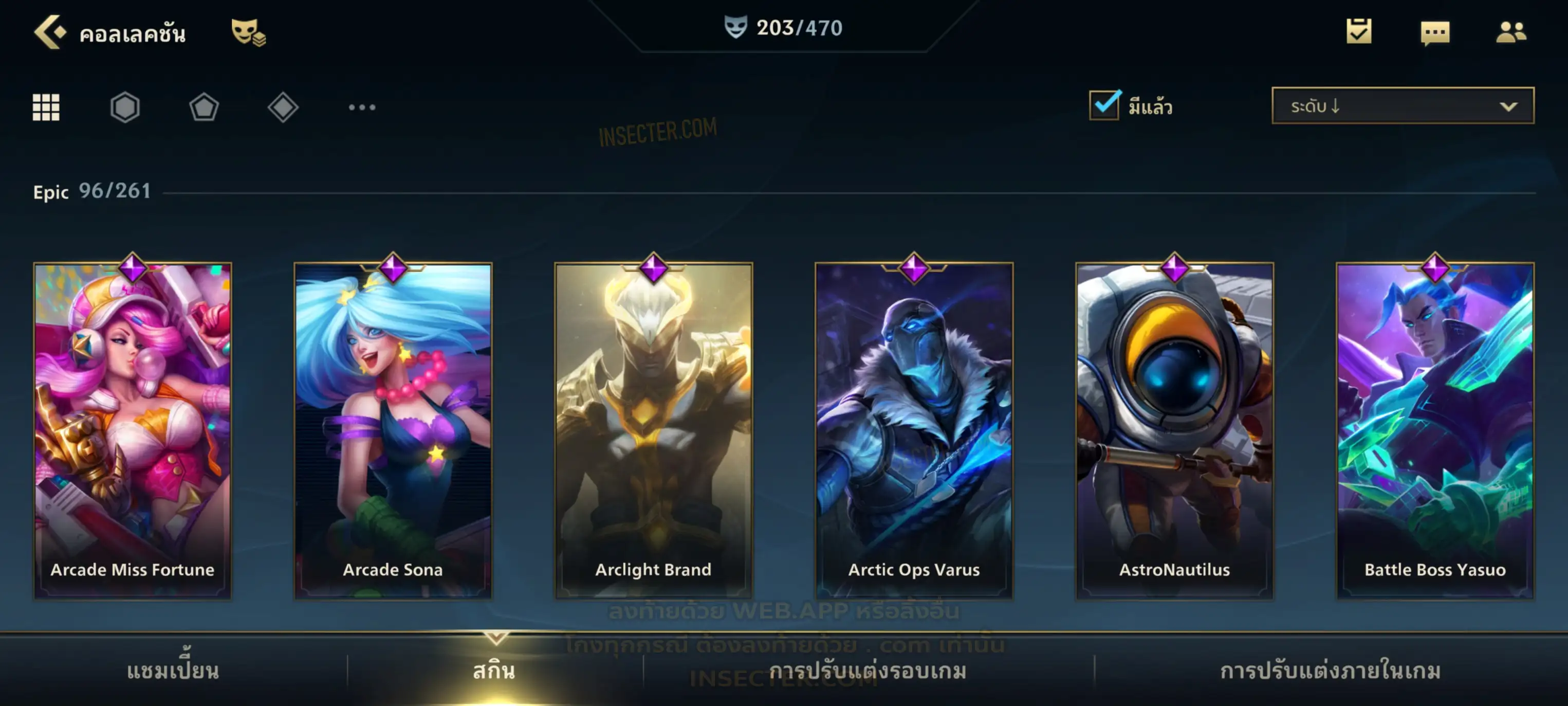
Task: Select the Arcade Miss Fortune skin card
Action: (x=133, y=429)
